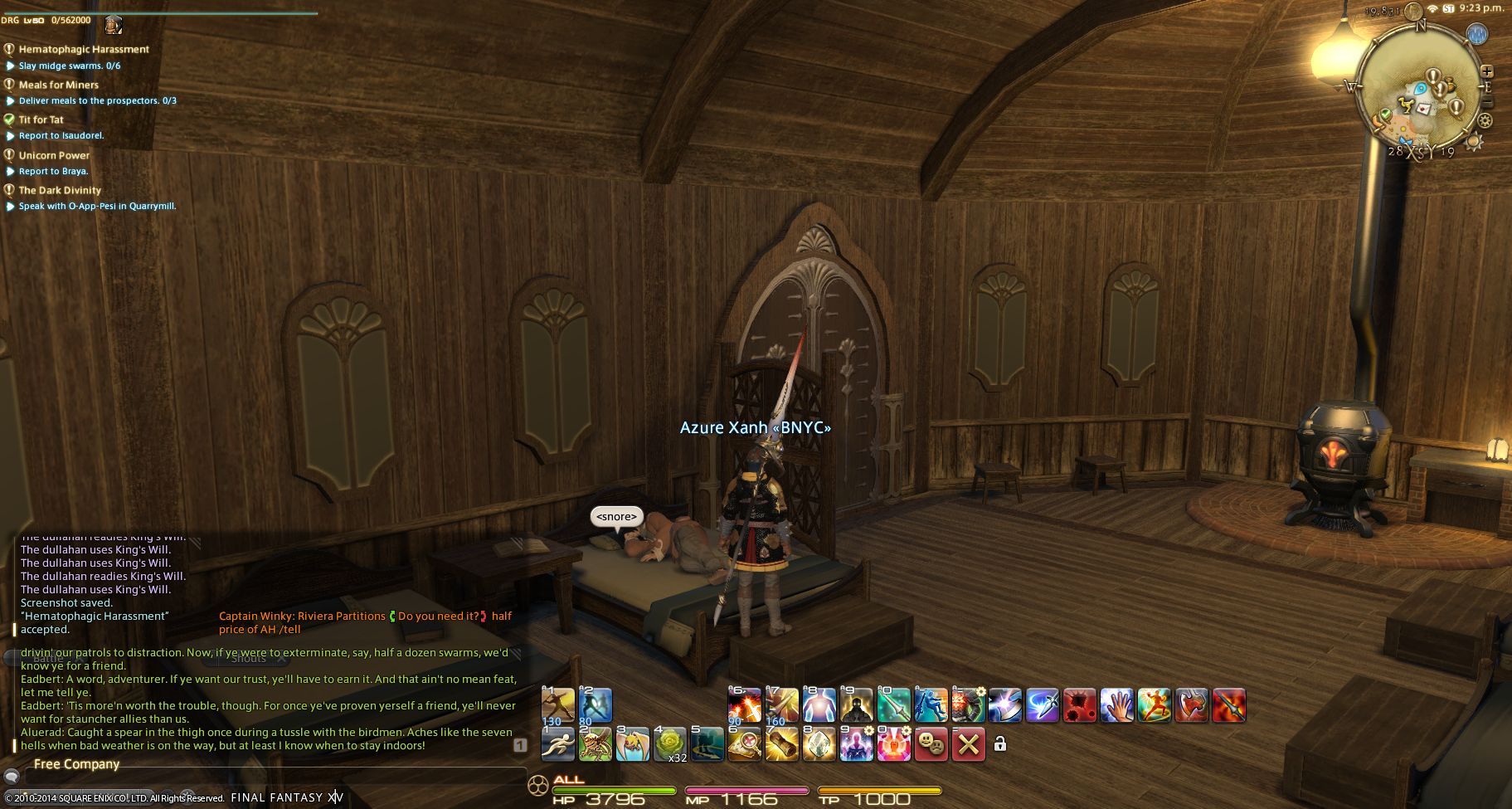The image size is (1512, 809).
Task: Choose the Unicorn Power quest in the tracker
Action: click(x=54, y=155)
